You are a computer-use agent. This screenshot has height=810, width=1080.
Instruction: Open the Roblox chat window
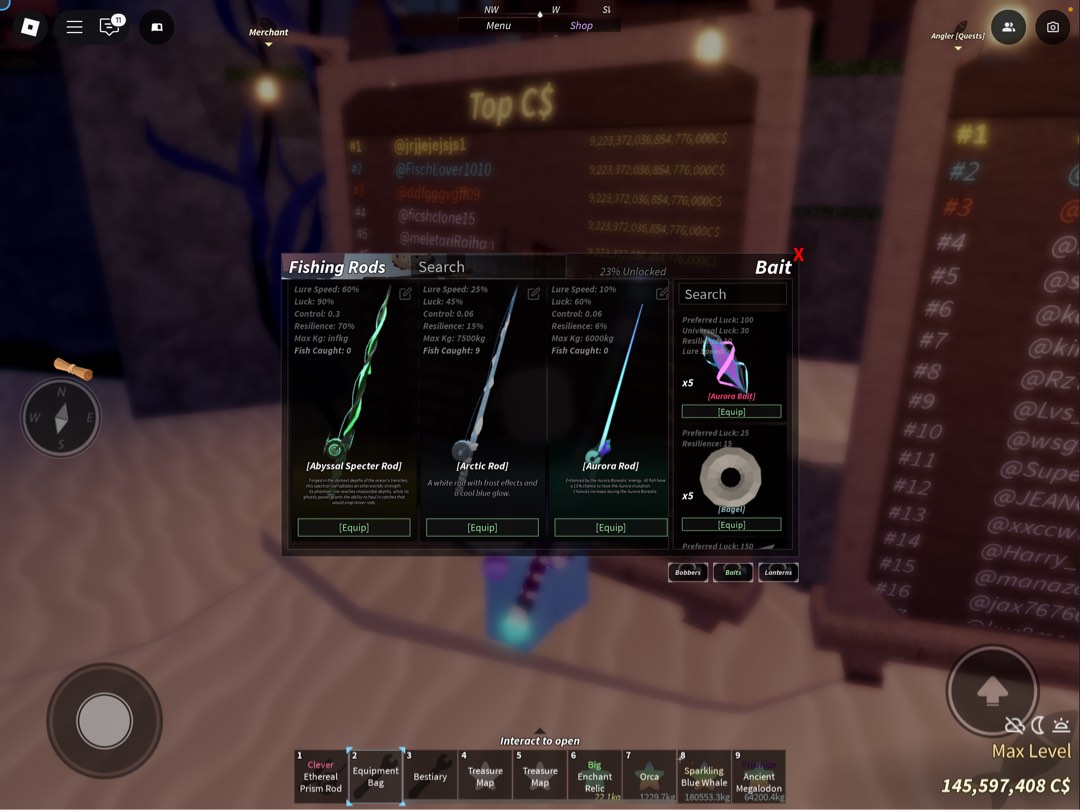click(x=110, y=27)
